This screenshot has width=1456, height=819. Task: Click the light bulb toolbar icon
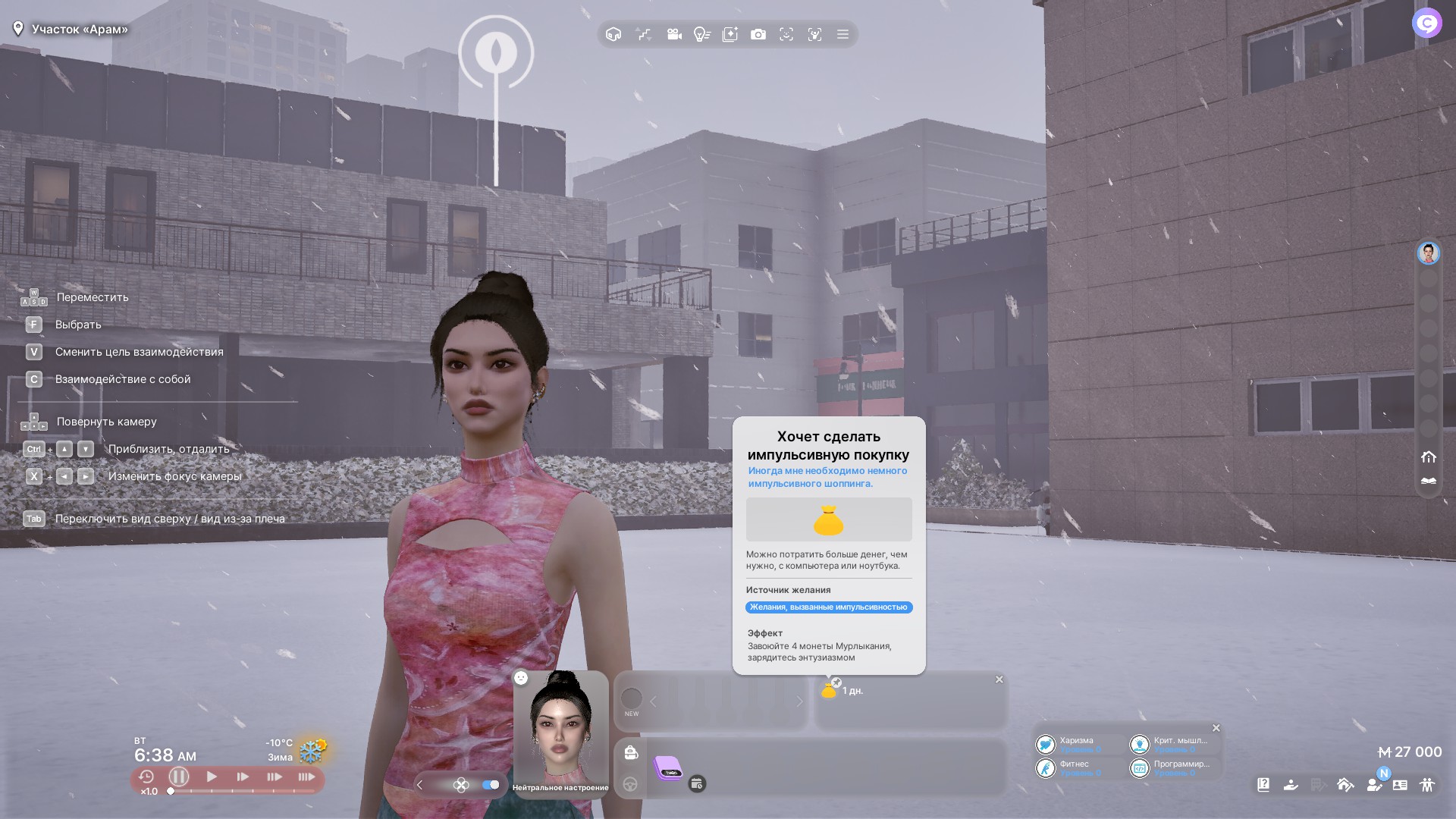click(x=701, y=34)
